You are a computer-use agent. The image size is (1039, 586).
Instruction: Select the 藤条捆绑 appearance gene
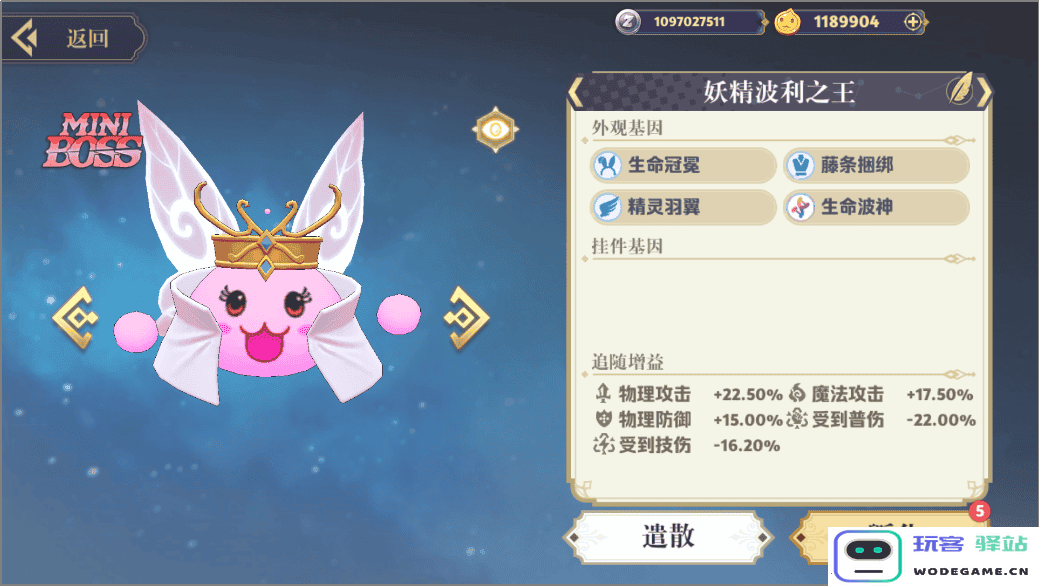click(876, 165)
